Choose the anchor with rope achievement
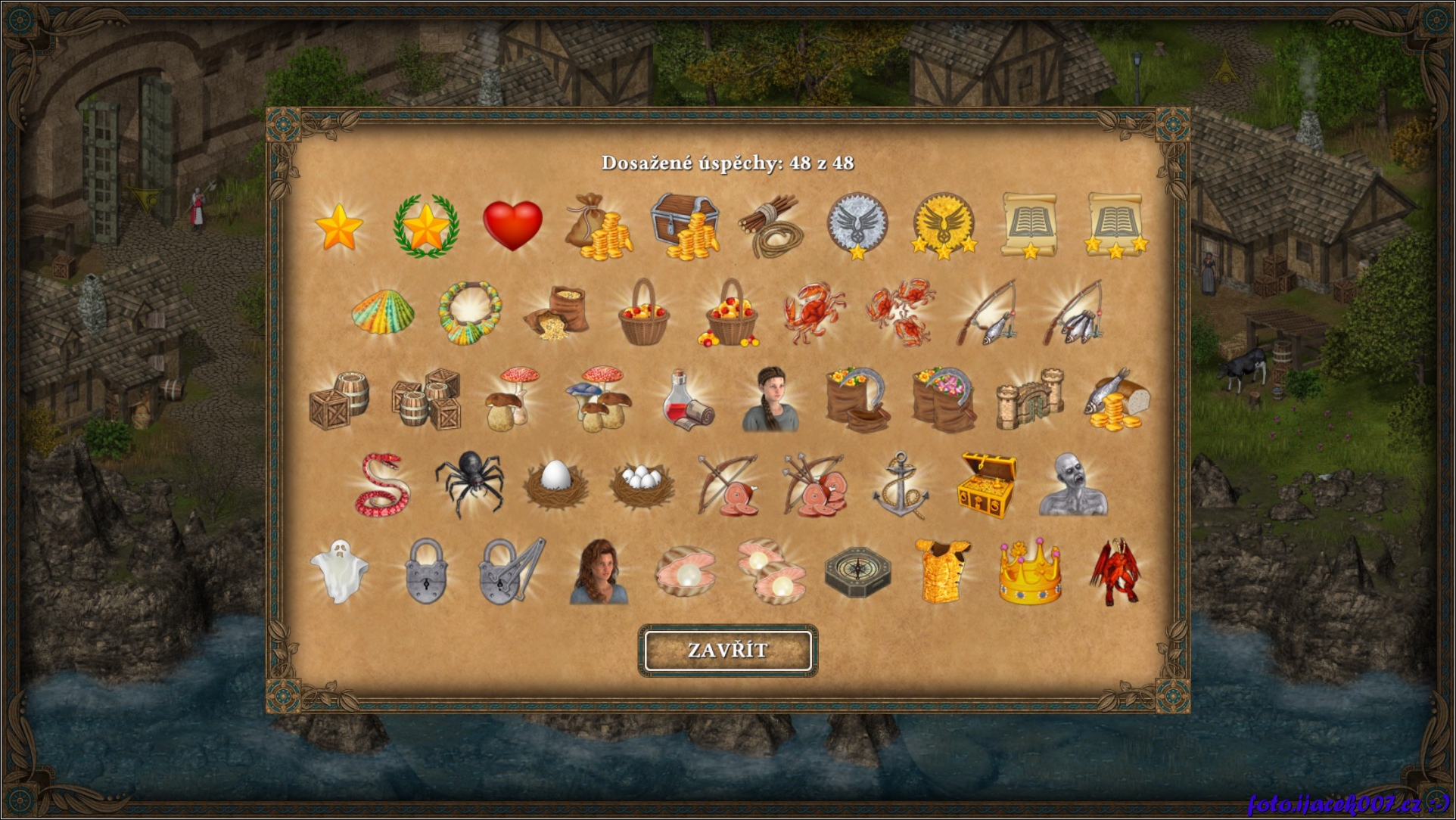 point(900,486)
